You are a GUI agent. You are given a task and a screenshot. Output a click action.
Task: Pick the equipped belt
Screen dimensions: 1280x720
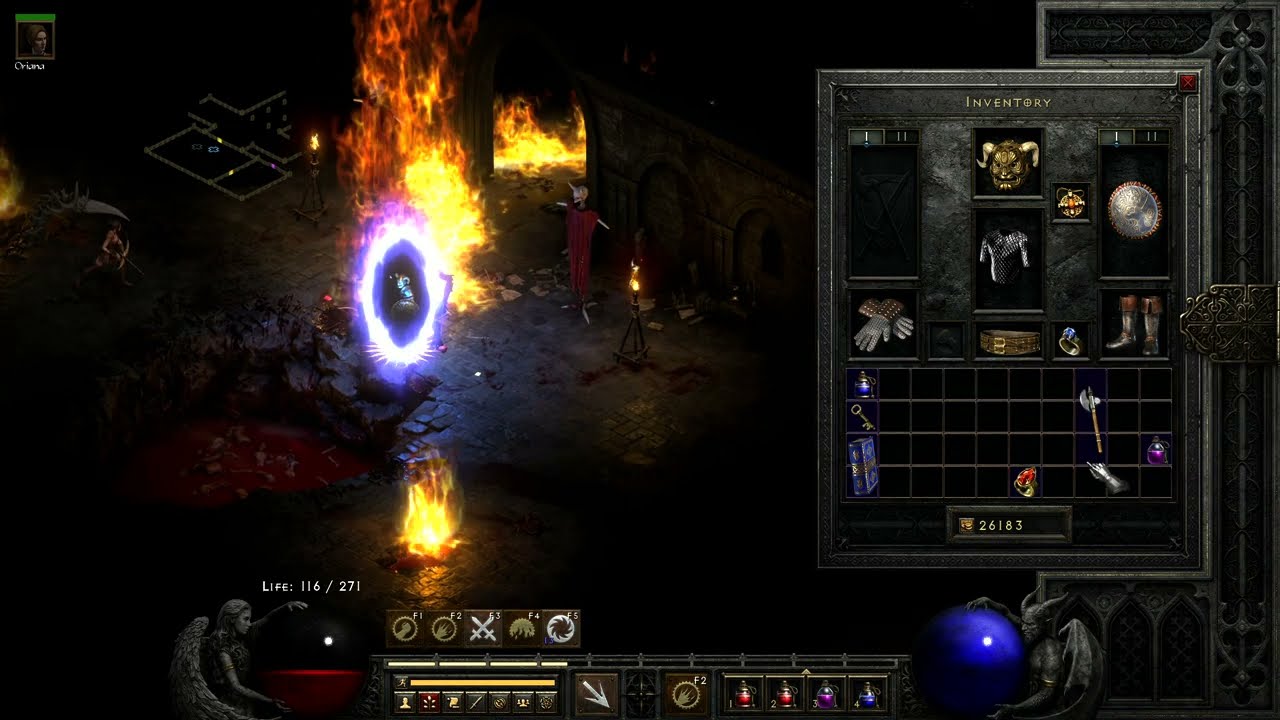point(1008,342)
